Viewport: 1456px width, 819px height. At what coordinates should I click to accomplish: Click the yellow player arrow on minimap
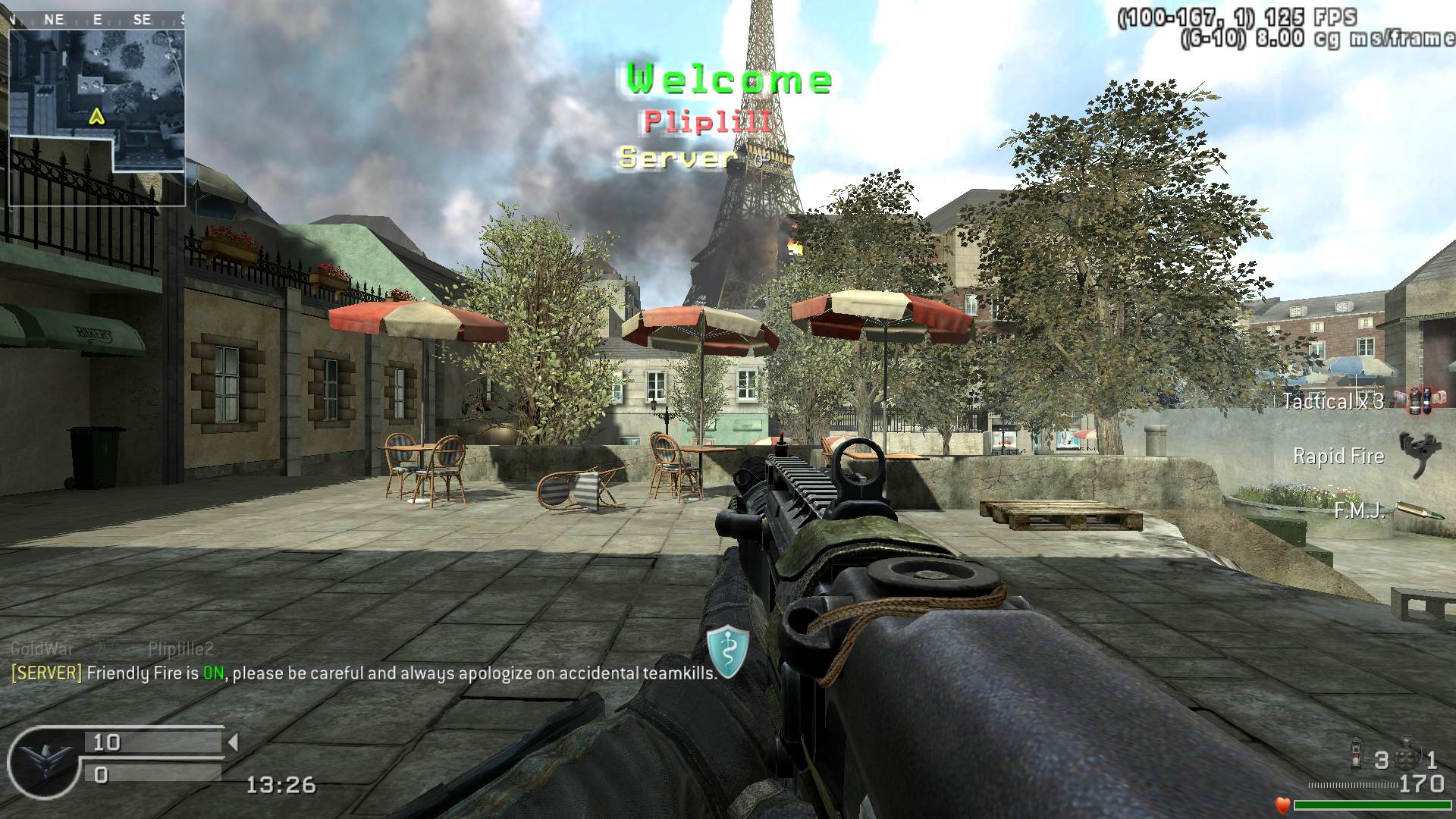[96, 116]
